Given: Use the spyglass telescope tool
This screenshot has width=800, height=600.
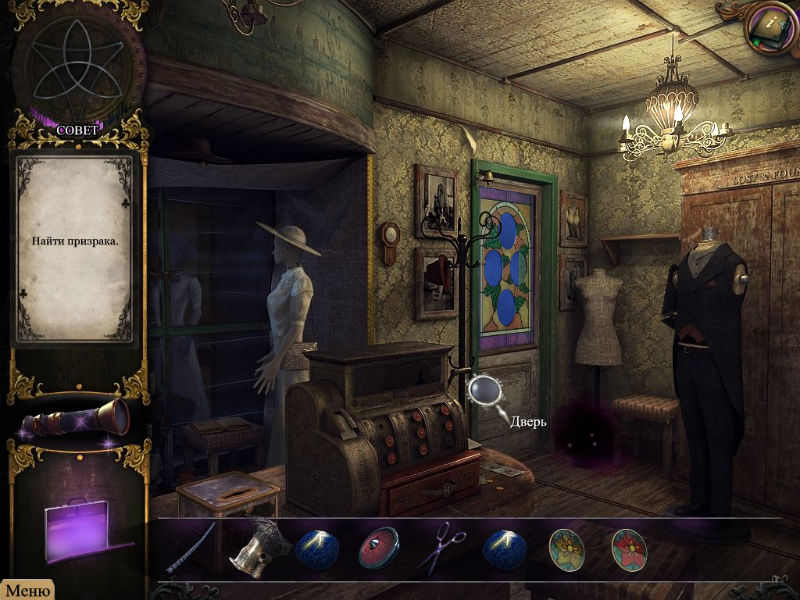Looking at the screenshot, I should click(x=76, y=418).
